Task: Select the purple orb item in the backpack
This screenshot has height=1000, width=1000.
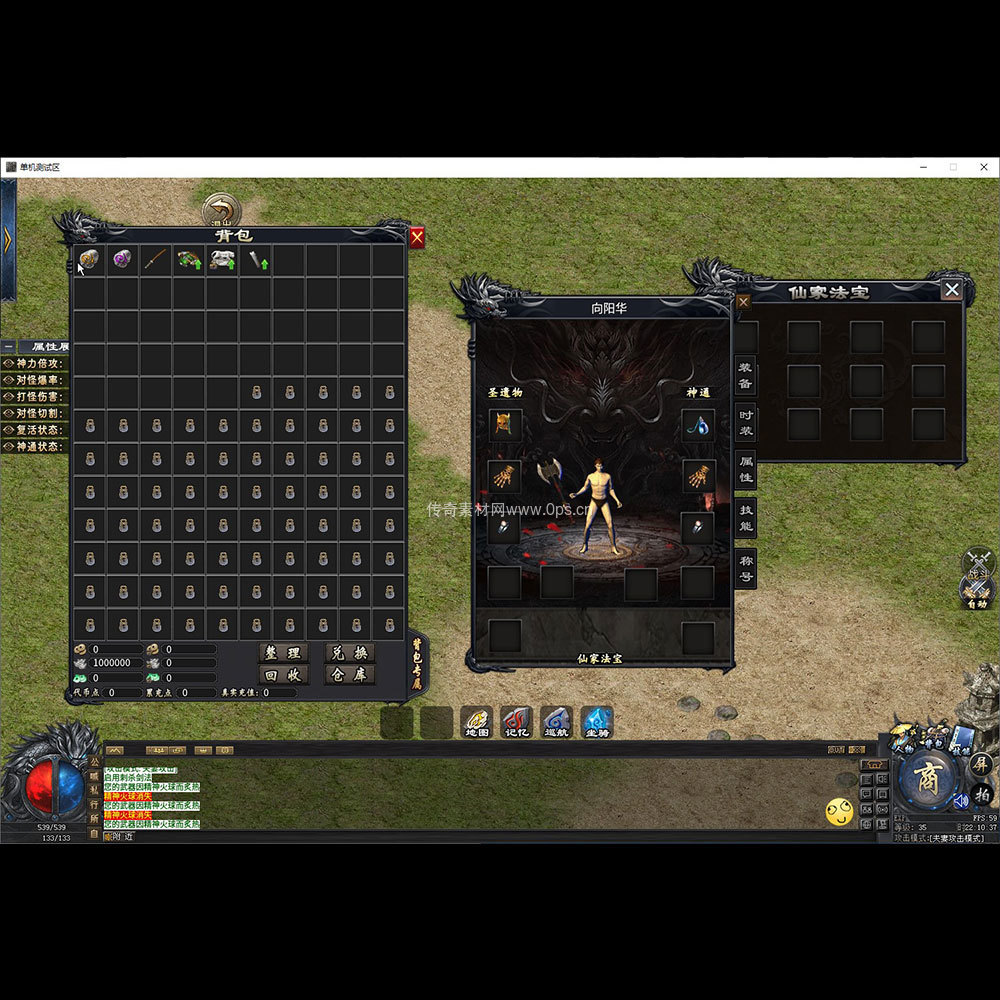Action: (x=122, y=260)
